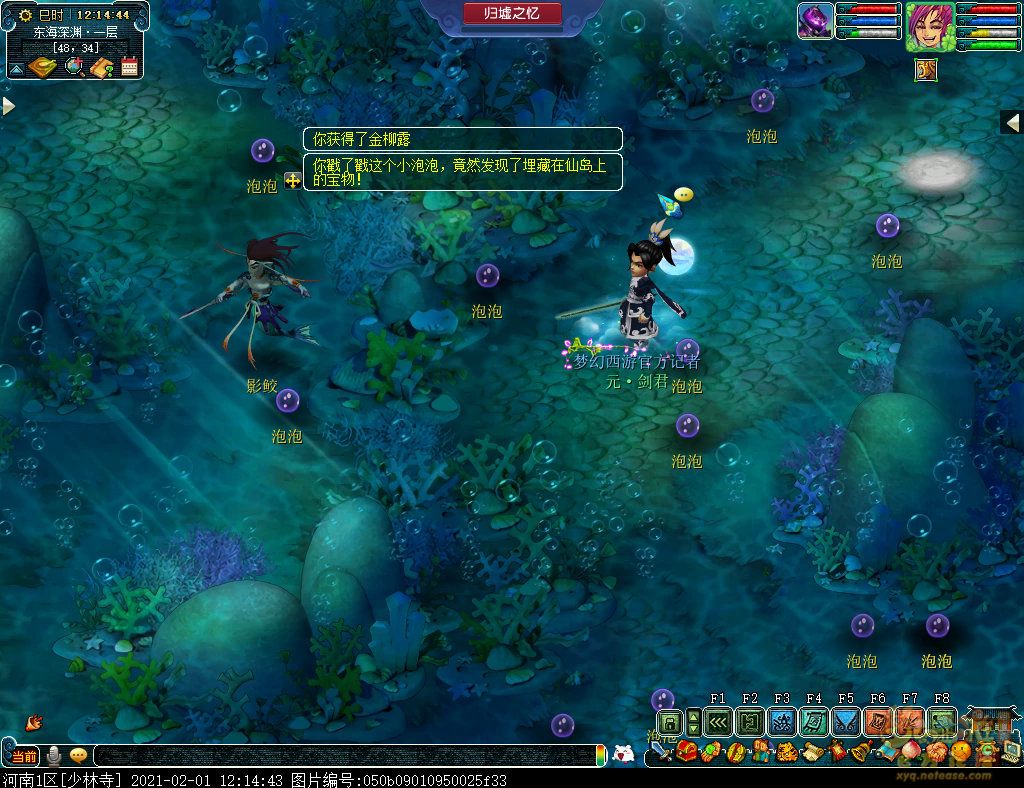Screen dimensions: 1024x788
Task: Toggle the microphone voice chat icon
Action: click(55, 756)
